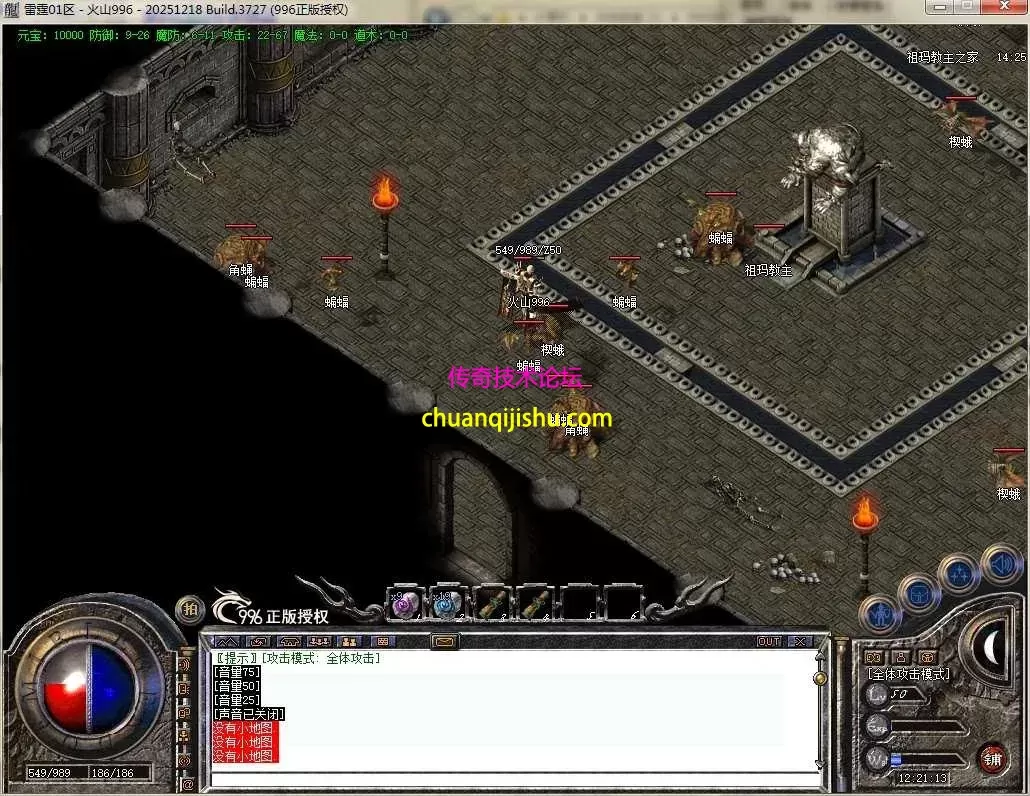This screenshot has width=1030, height=796.
Task: Open the grid-icon button above chat
Action: coord(382,641)
